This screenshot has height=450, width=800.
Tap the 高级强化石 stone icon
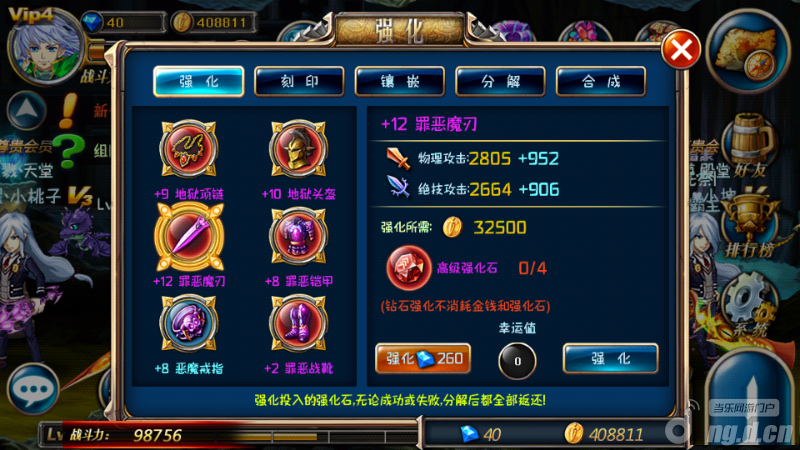tap(408, 268)
